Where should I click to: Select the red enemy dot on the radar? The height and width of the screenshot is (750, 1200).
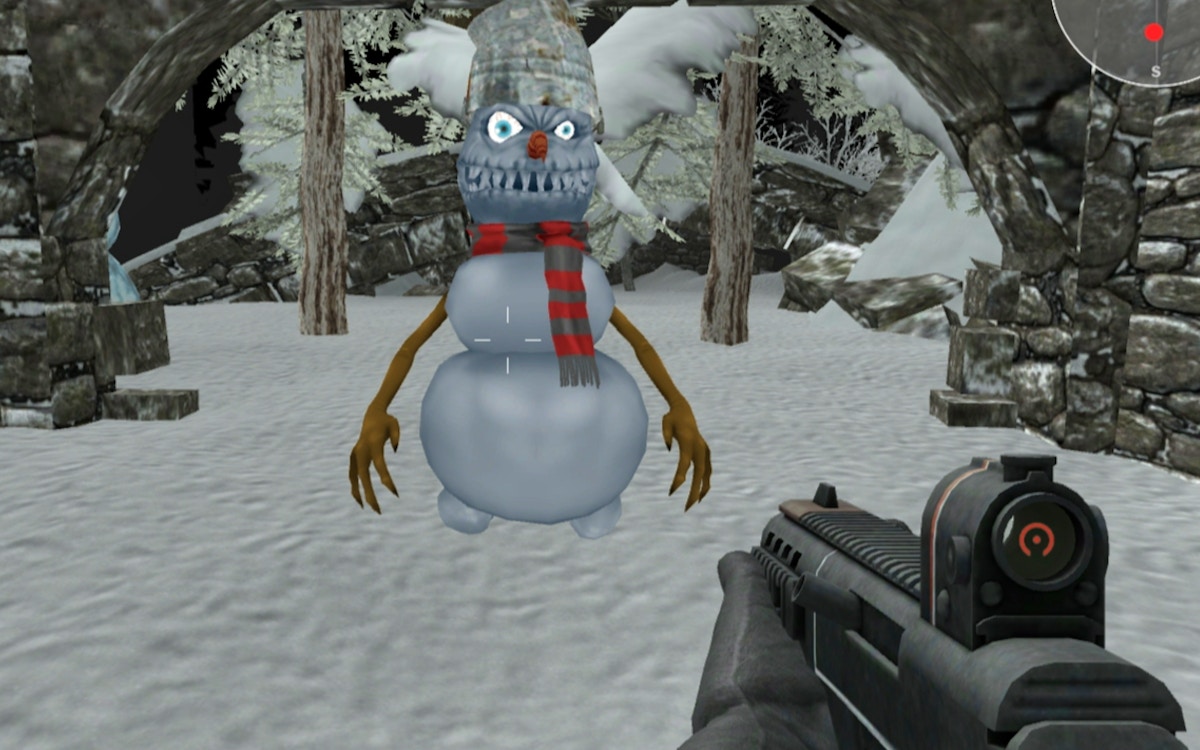tap(1154, 32)
